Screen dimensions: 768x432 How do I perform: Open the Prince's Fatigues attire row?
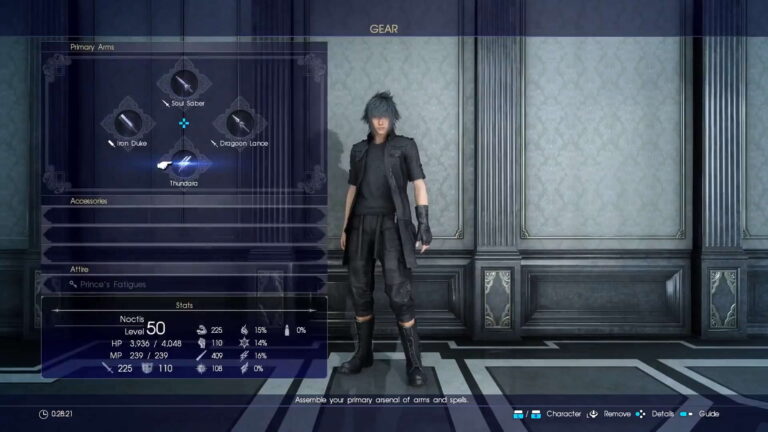(184, 285)
